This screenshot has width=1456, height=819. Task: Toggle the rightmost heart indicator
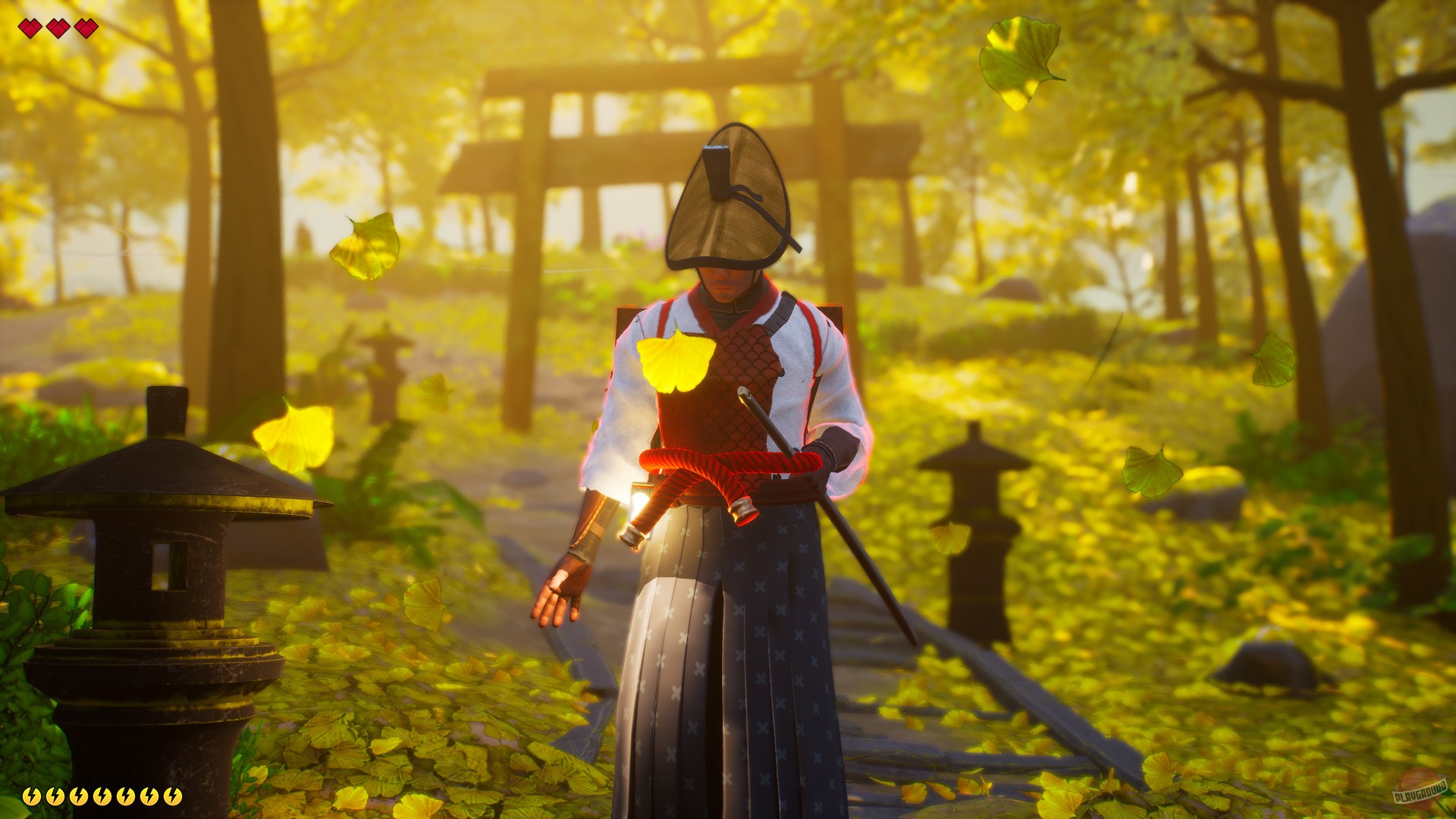[86, 29]
